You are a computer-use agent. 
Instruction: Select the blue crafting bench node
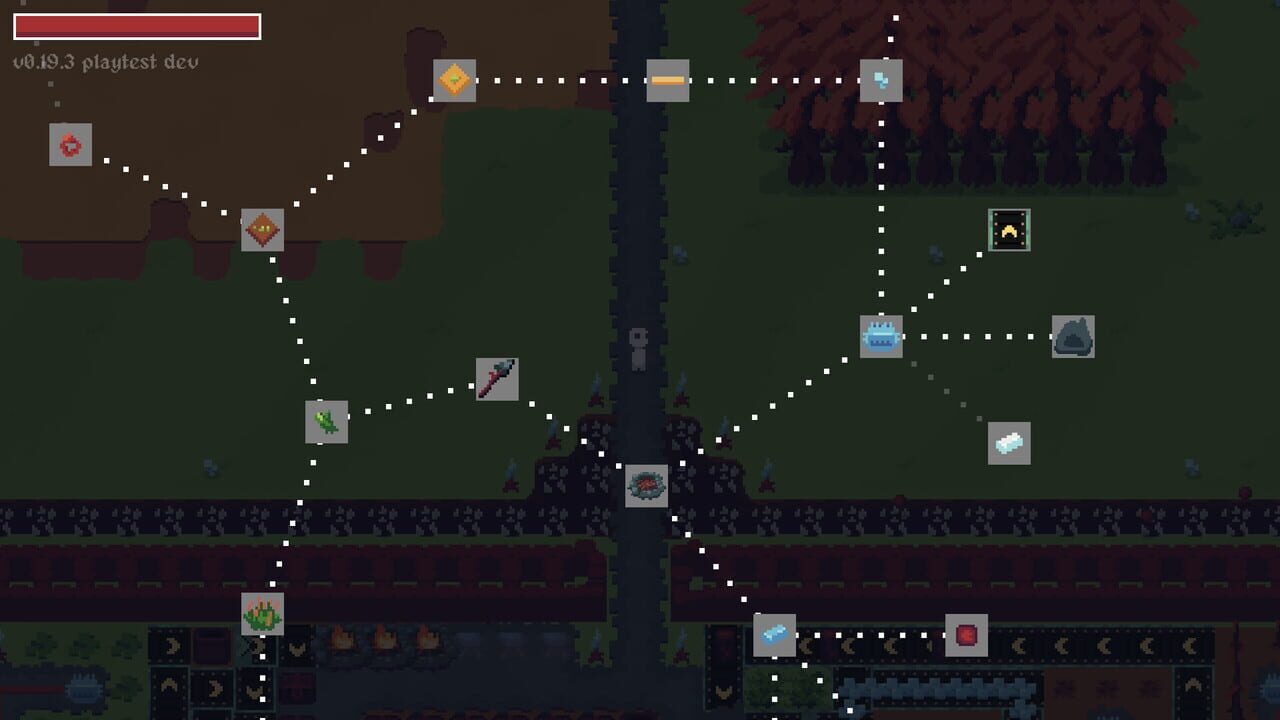tap(880, 337)
